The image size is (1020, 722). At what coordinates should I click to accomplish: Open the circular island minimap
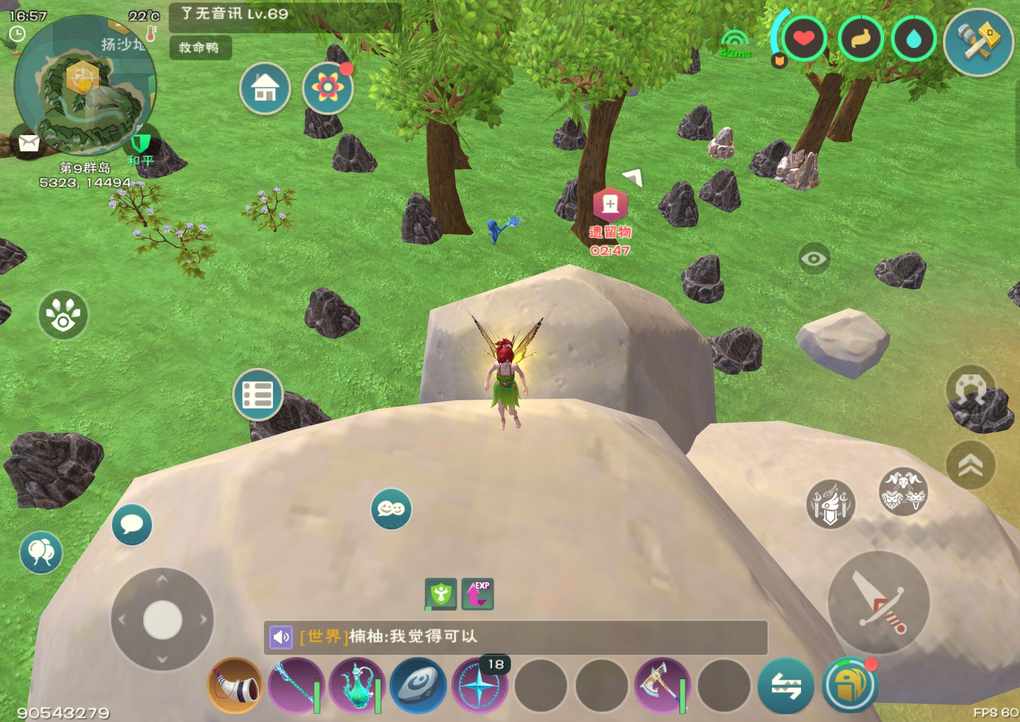[x=85, y=85]
